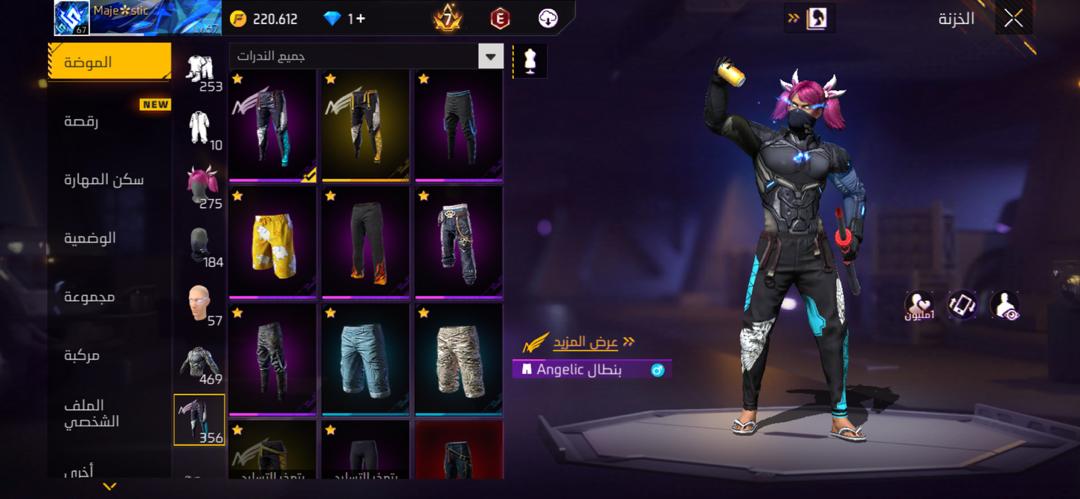Pick the light blue shorts item
Viewport: 1080px width, 499px height.
coord(365,358)
